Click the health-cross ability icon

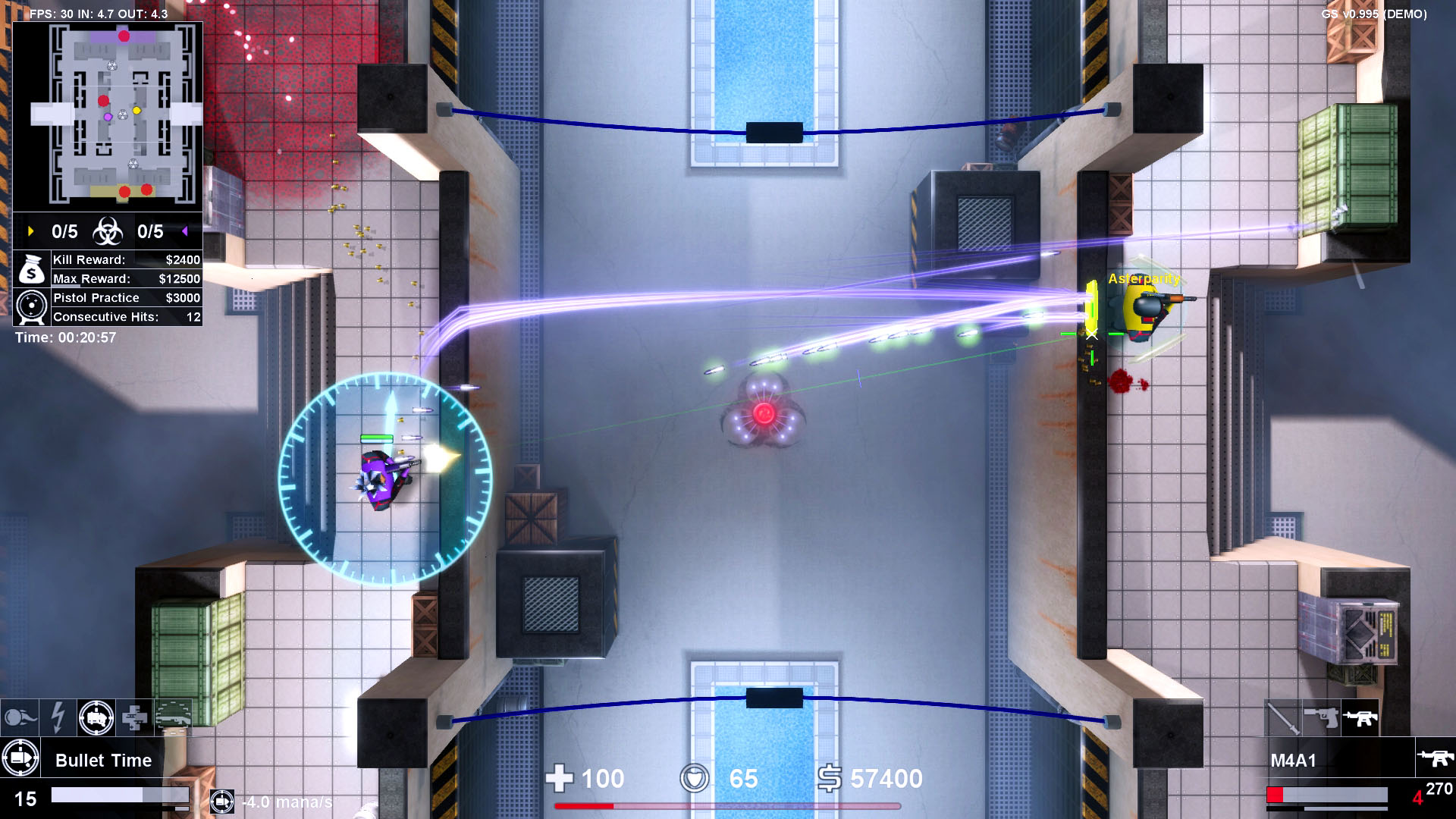[x=133, y=717]
